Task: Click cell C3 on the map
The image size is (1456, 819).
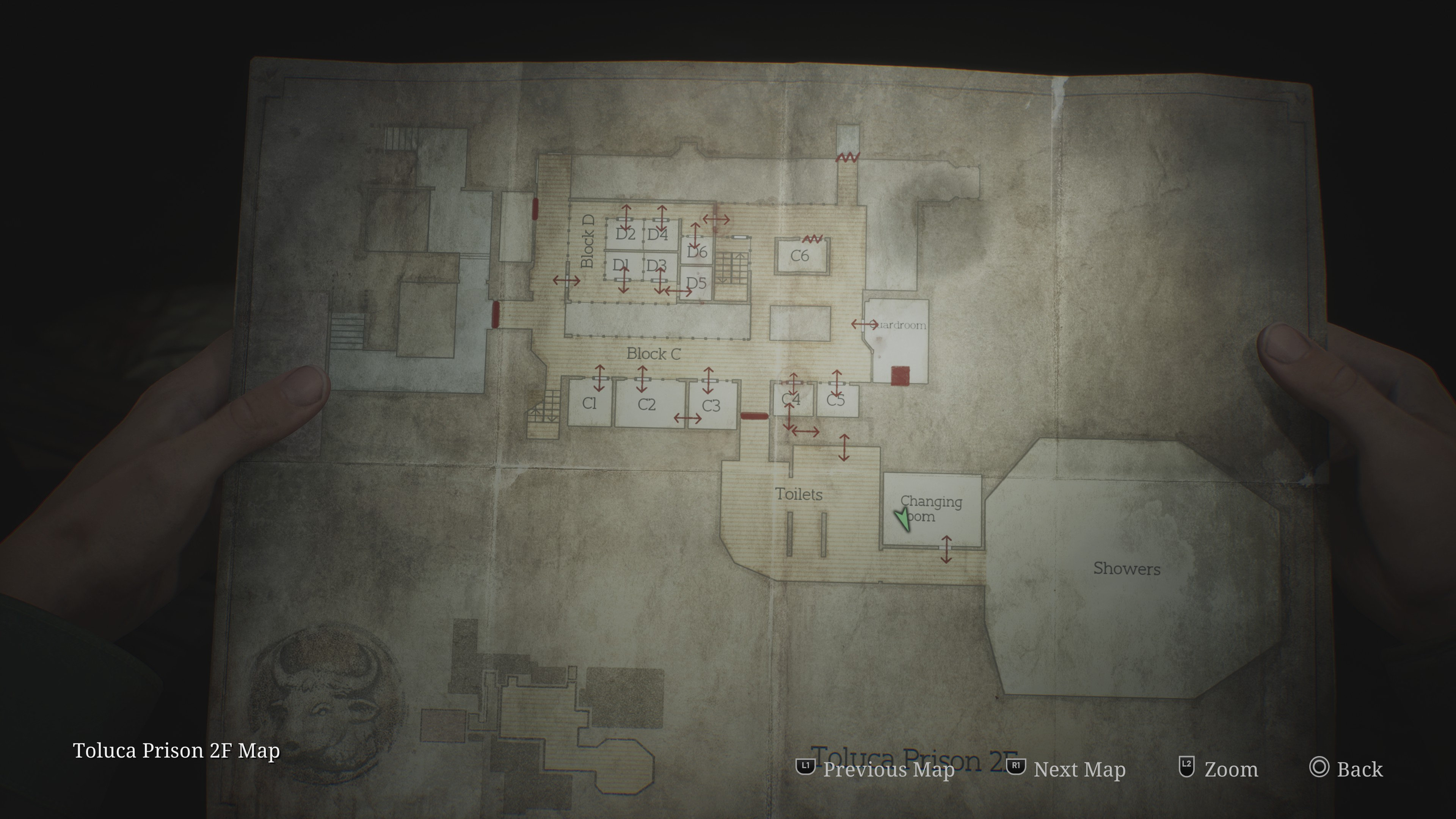Action: coord(711,406)
